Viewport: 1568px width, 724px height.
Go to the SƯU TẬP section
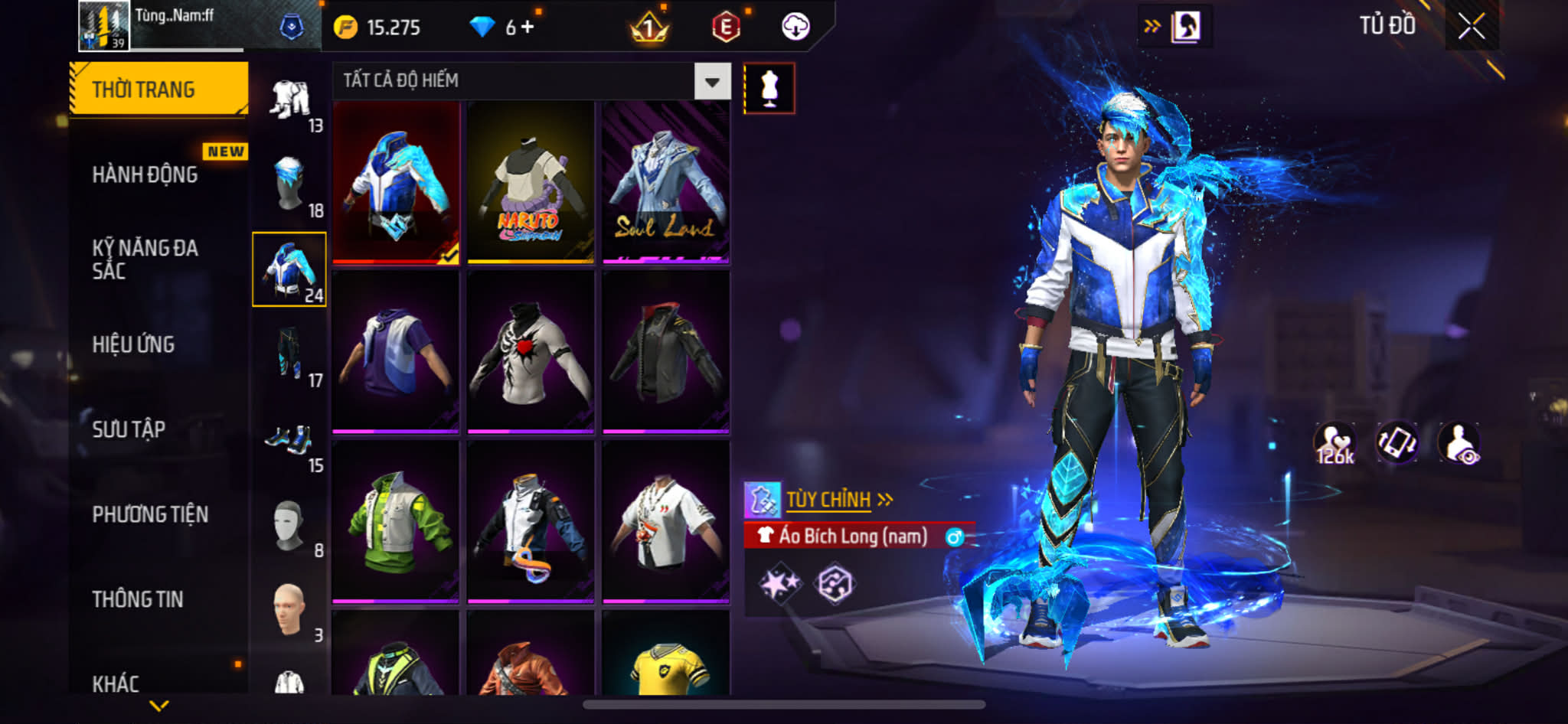tap(129, 429)
